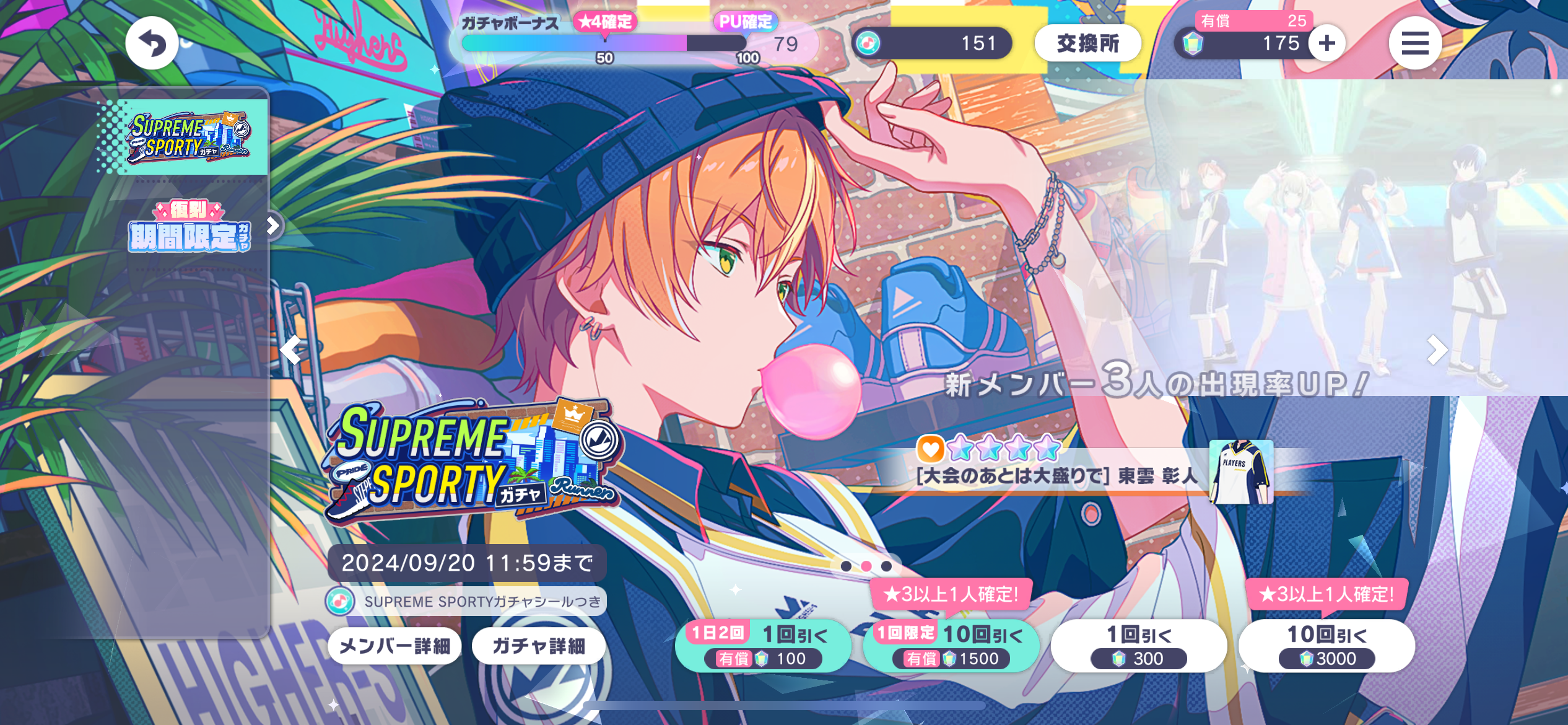Do the one-time paid 10-pull for 1500

(x=951, y=646)
